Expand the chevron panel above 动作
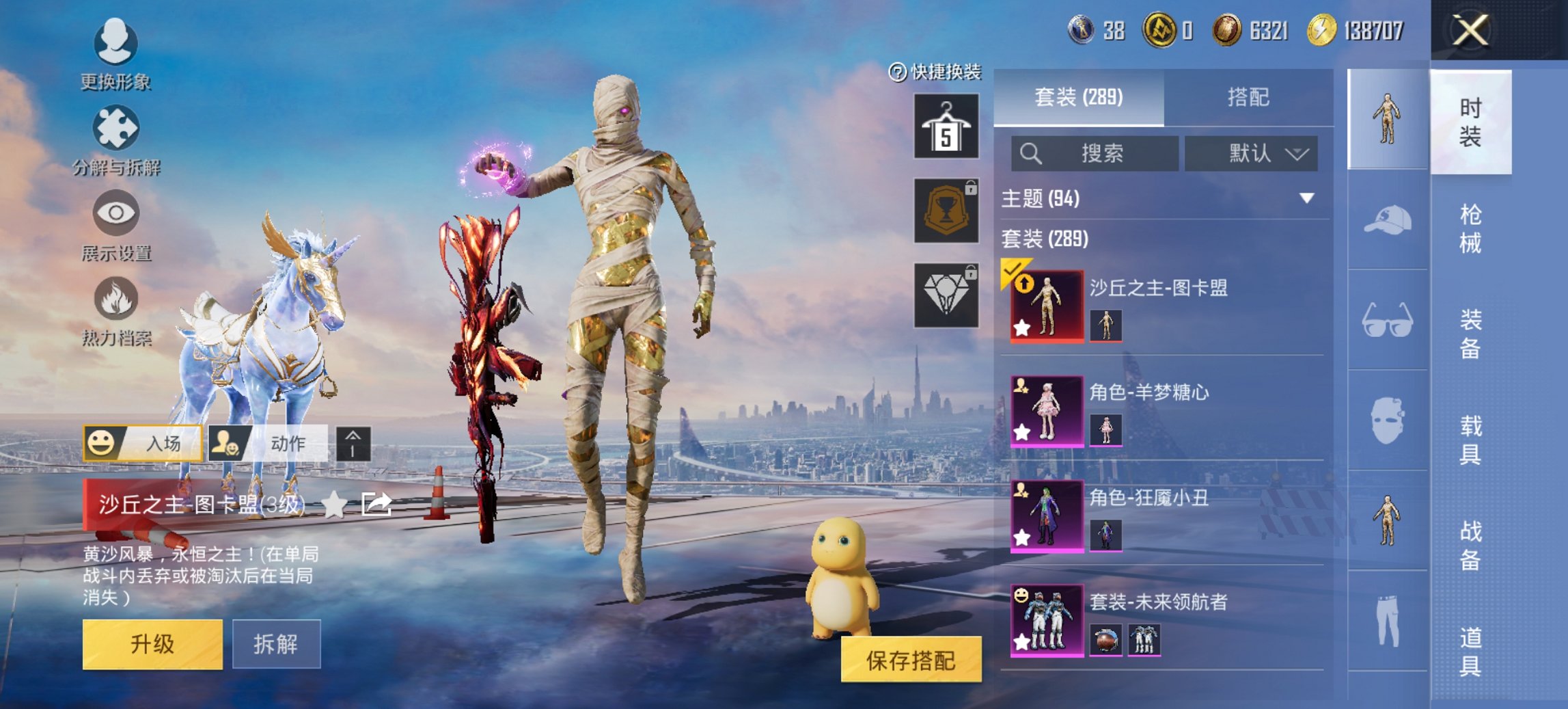The image size is (1568, 709). pyautogui.click(x=352, y=444)
